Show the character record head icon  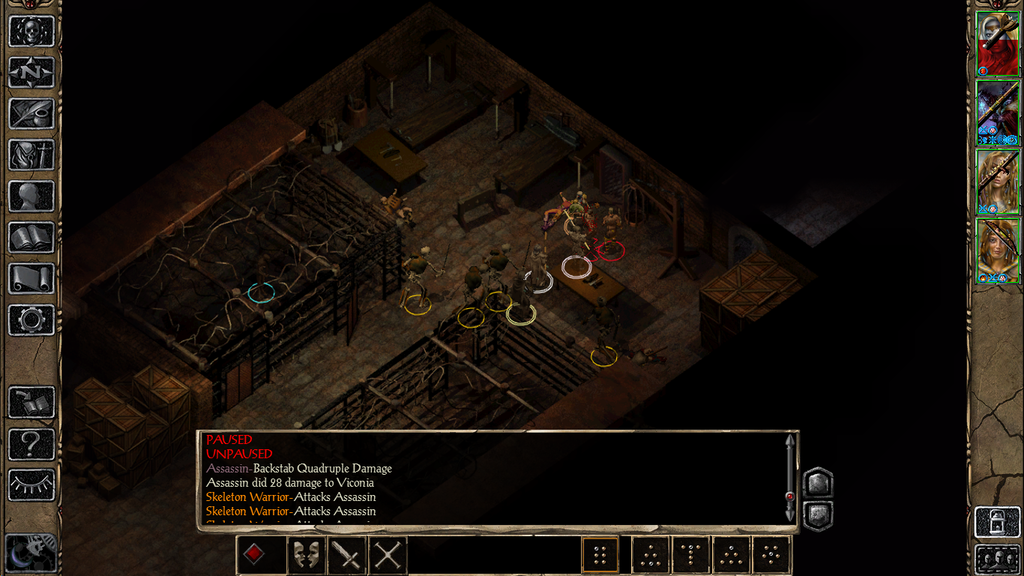(31, 196)
